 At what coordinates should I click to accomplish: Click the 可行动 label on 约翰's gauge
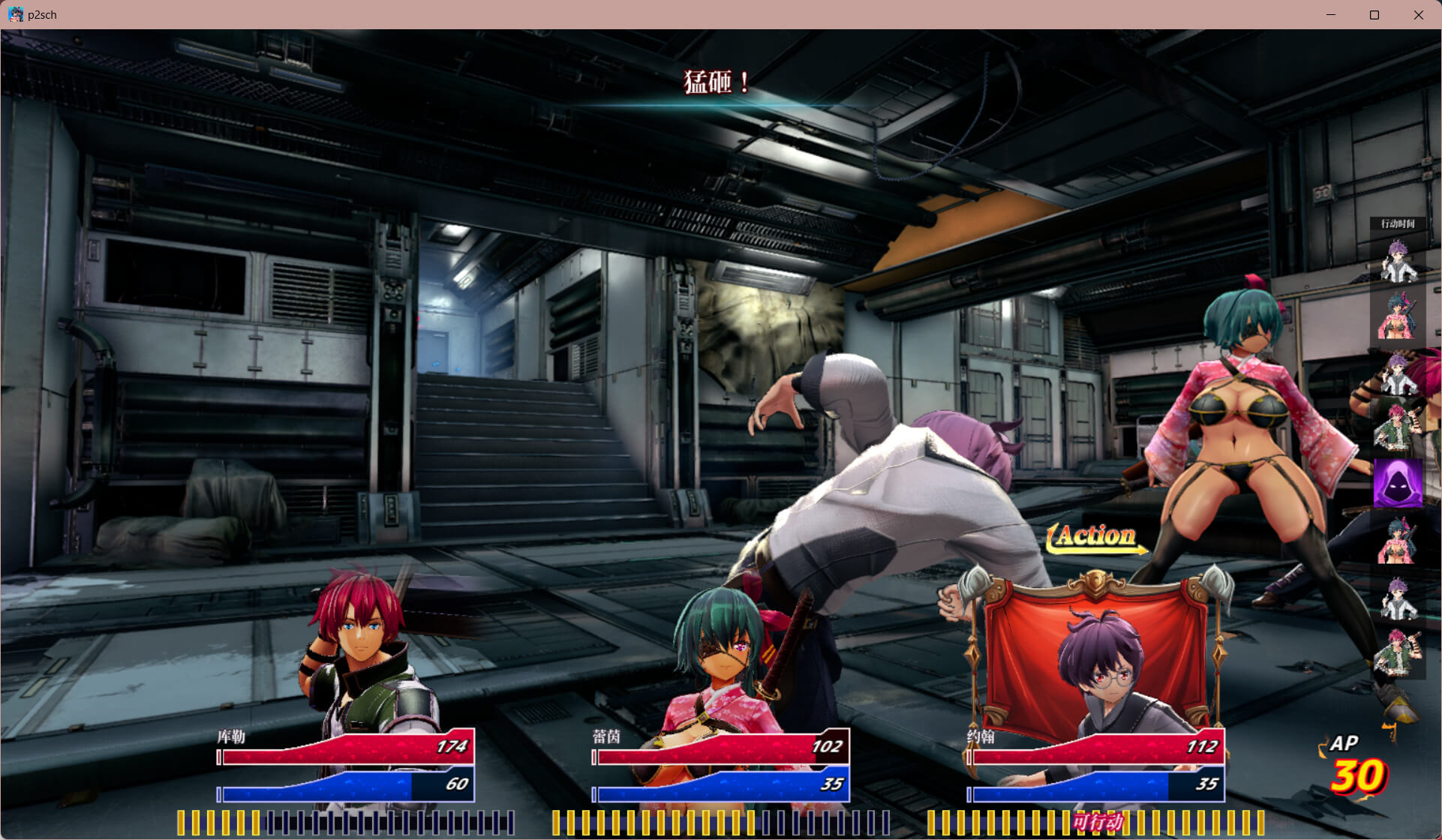click(1097, 822)
